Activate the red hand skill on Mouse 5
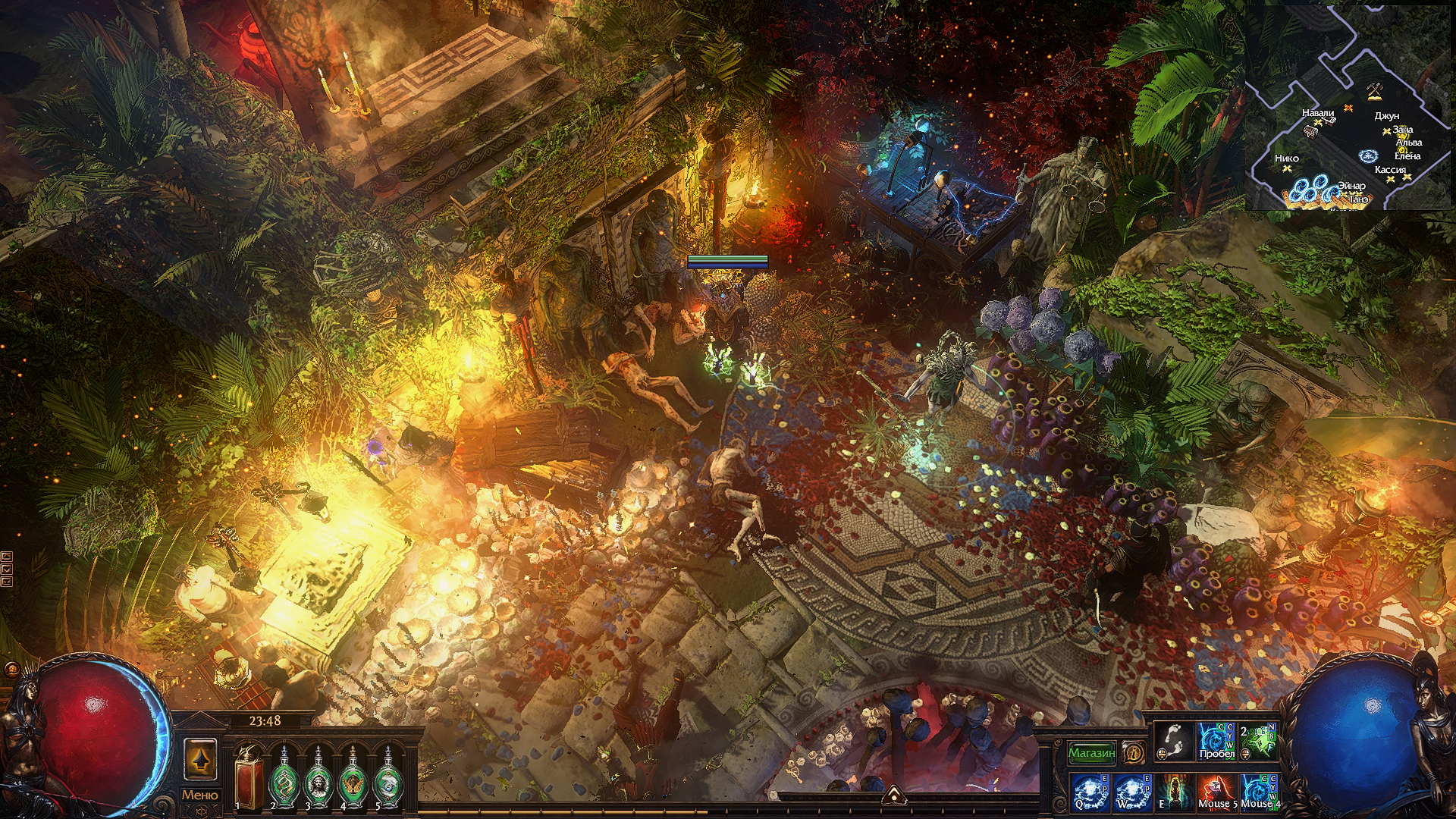This screenshot has width=1456, height=819. (1216, 792)
